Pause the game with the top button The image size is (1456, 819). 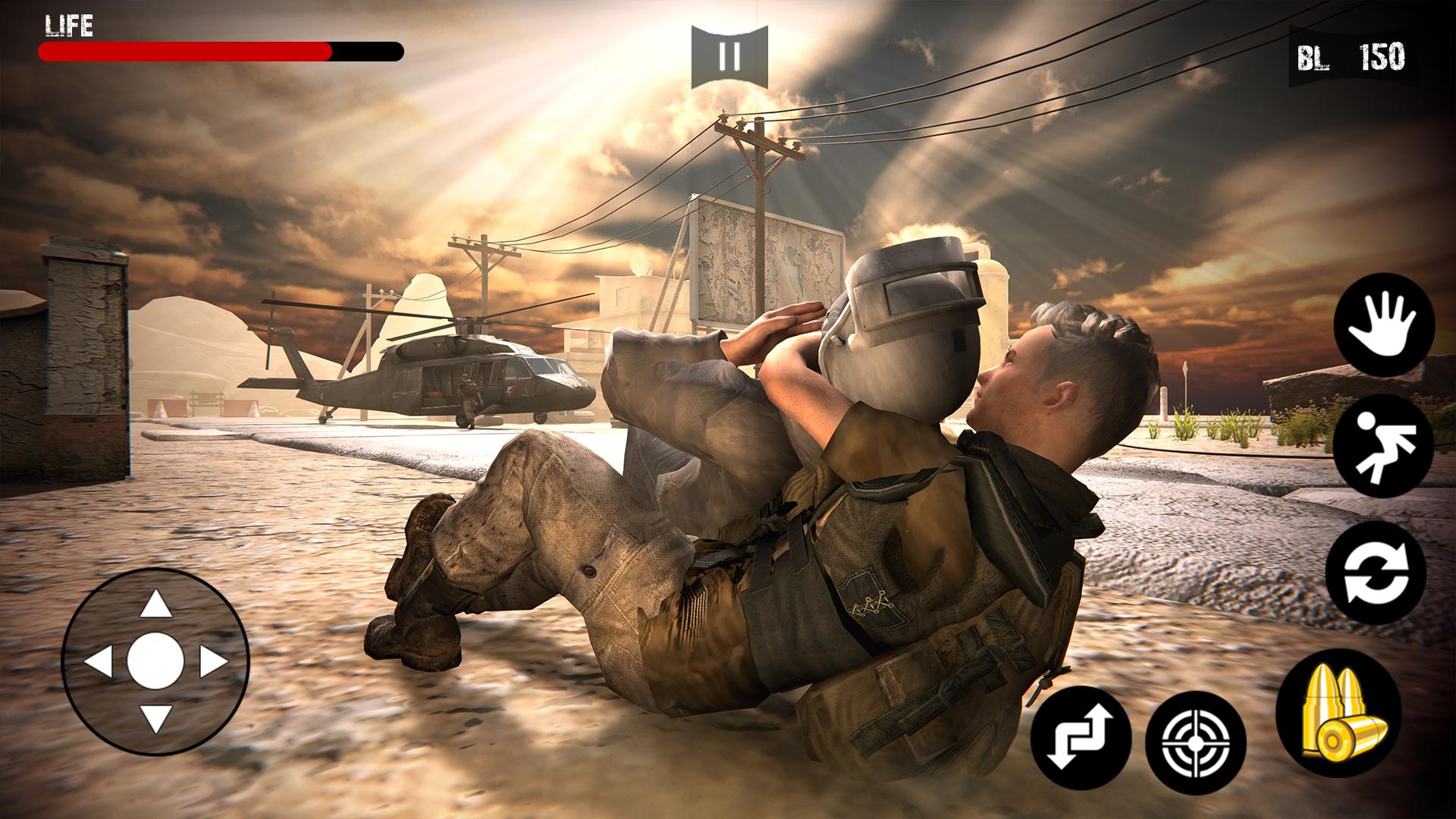click(x=730, y=55)
